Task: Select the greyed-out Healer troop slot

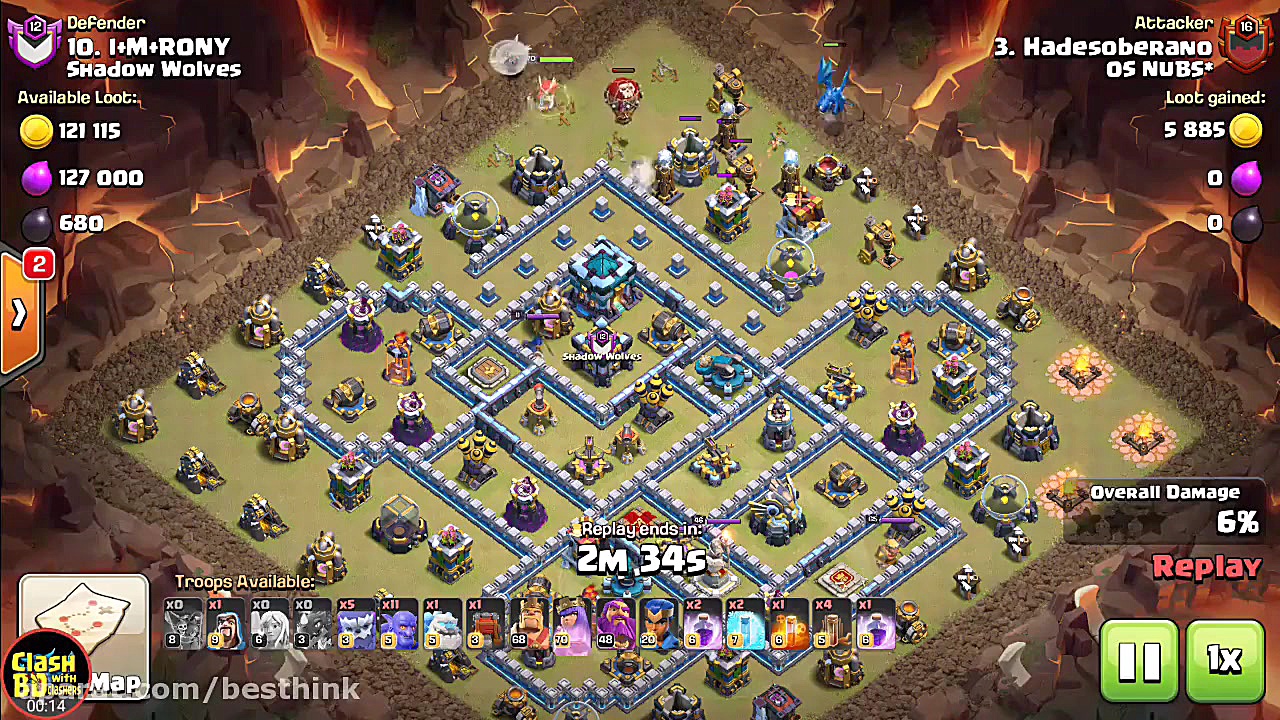Action: tap(271, 624)
